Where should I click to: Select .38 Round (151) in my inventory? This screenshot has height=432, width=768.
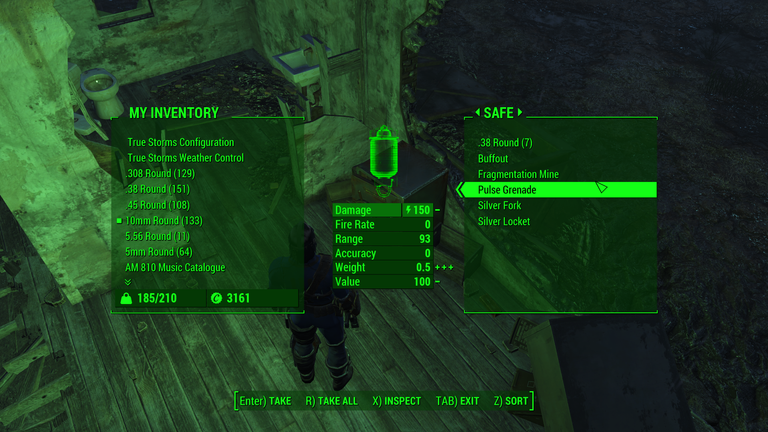point(158,189)
